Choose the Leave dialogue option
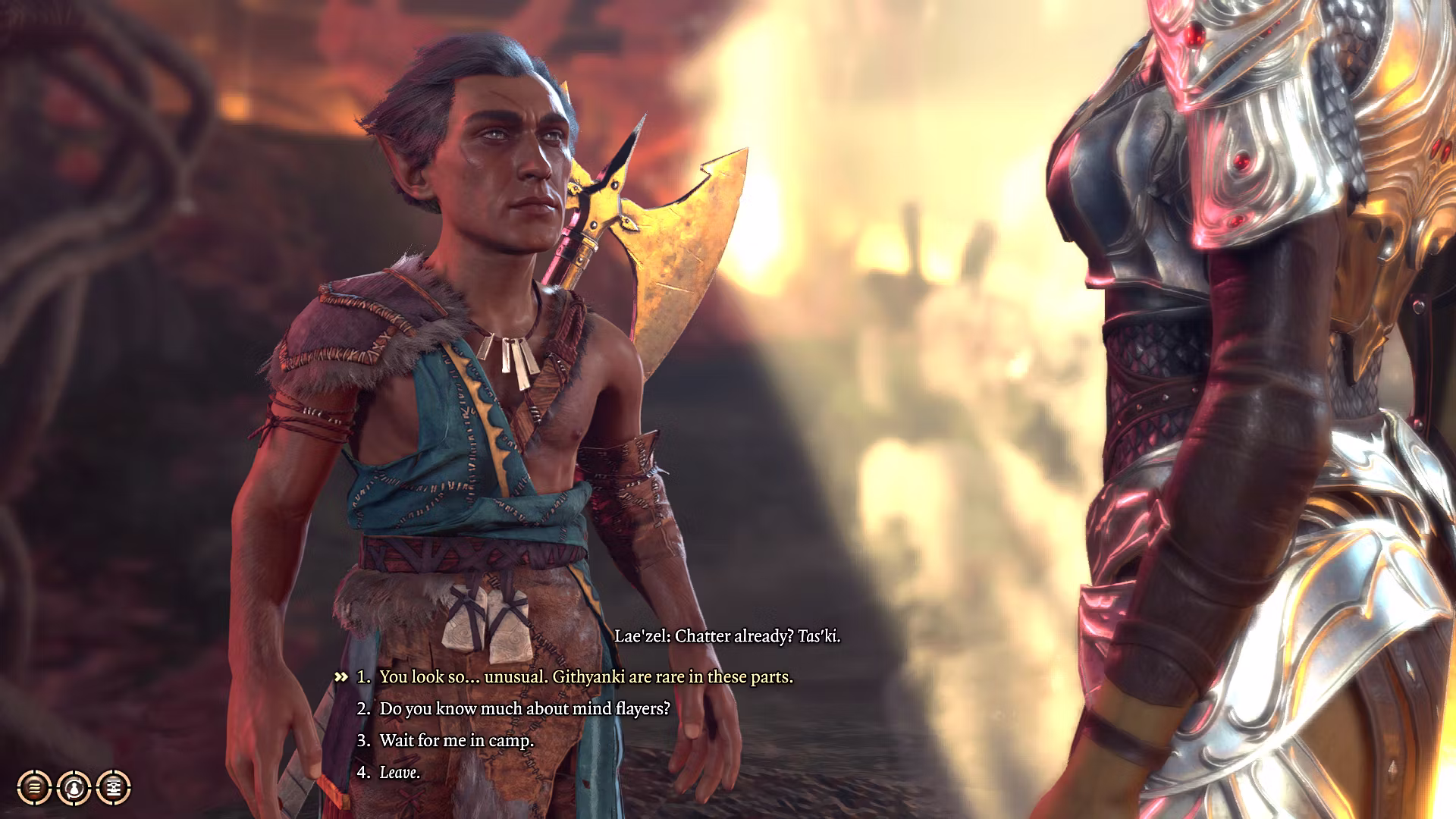Screen dimensions: 1456x819 click(399, 773)
